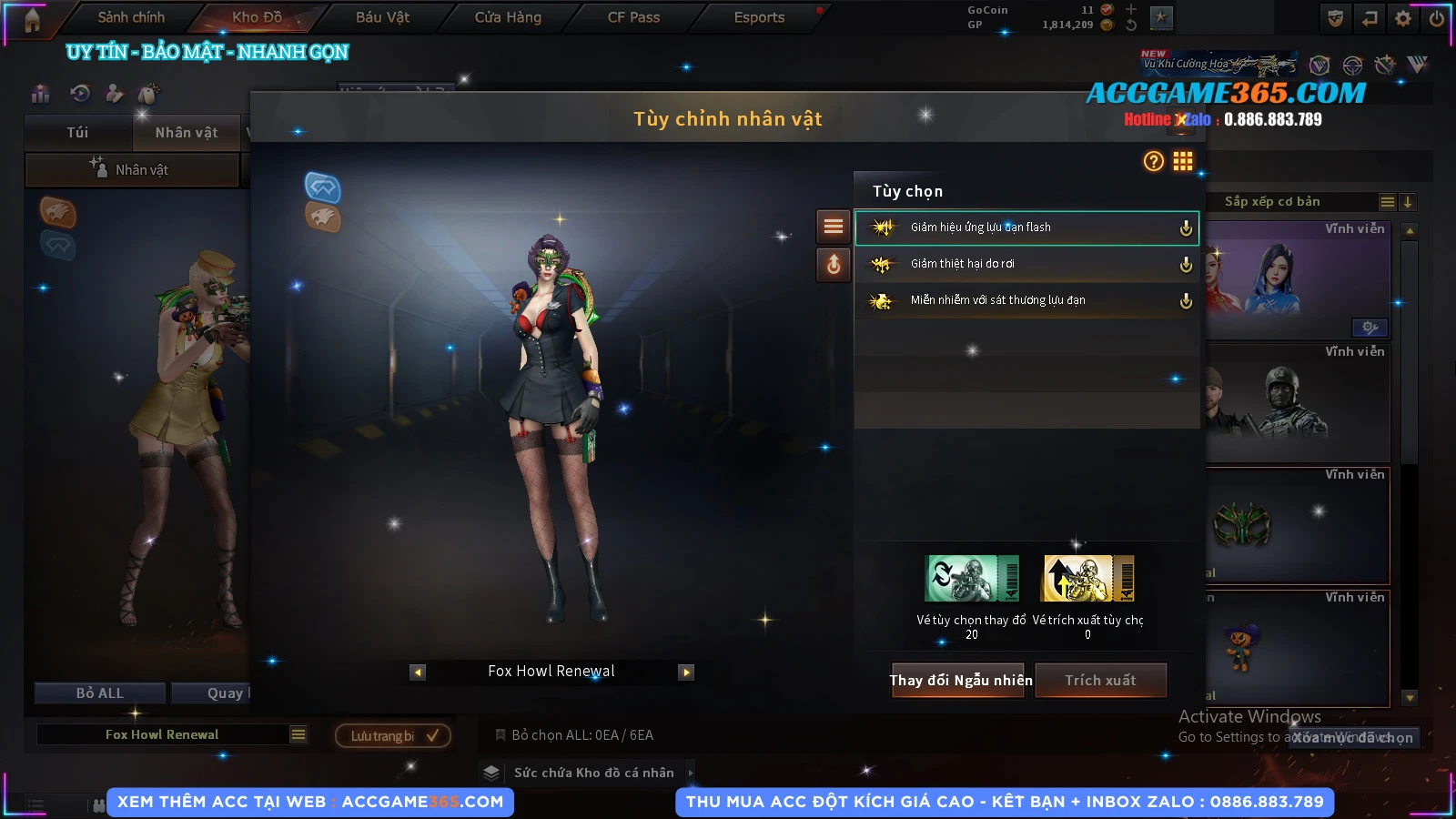Show the next character with the right arrow
The image size is (1456, 819).
click(686, 672)
